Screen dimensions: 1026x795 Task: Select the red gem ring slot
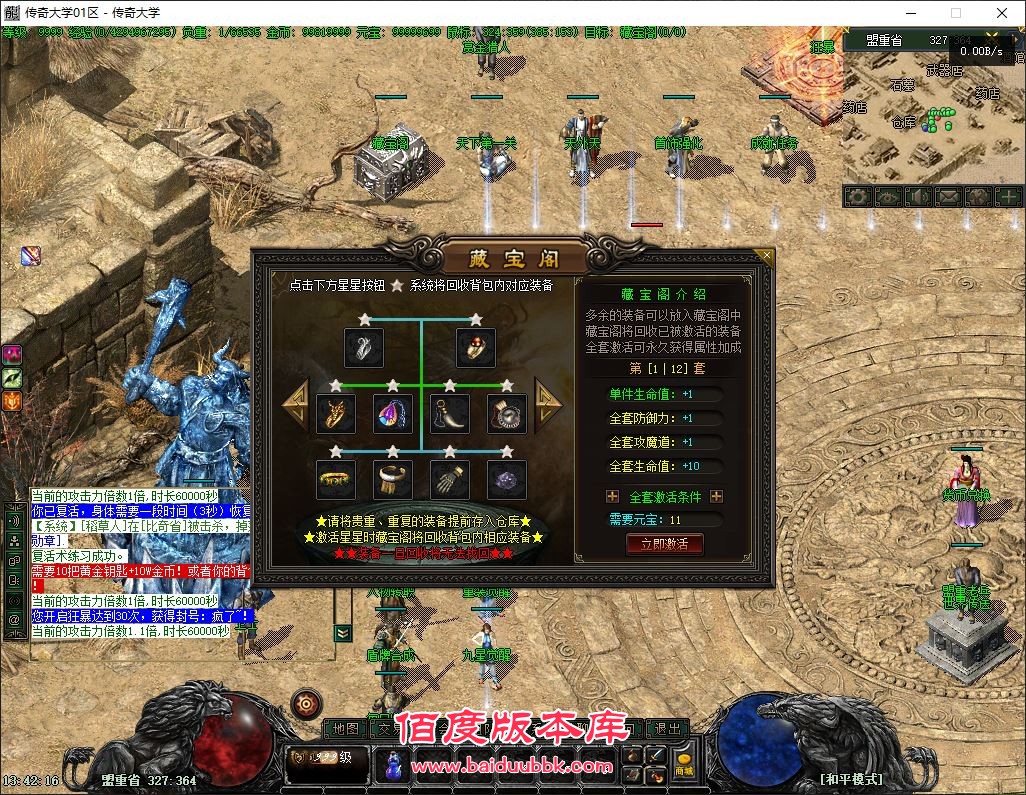476,348
